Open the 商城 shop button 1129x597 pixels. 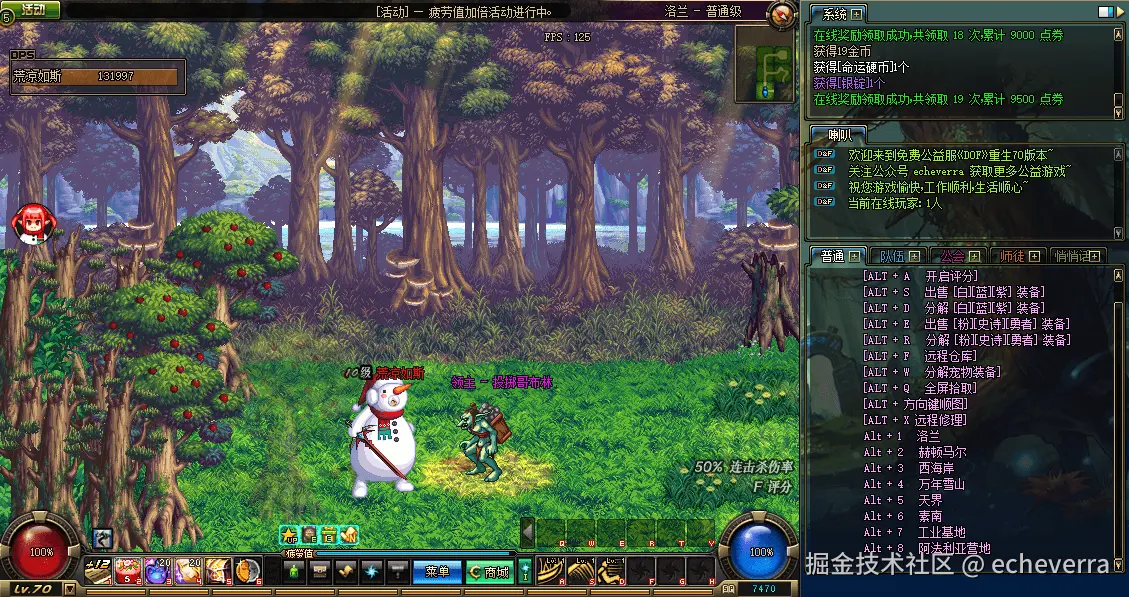click(490, 572)
